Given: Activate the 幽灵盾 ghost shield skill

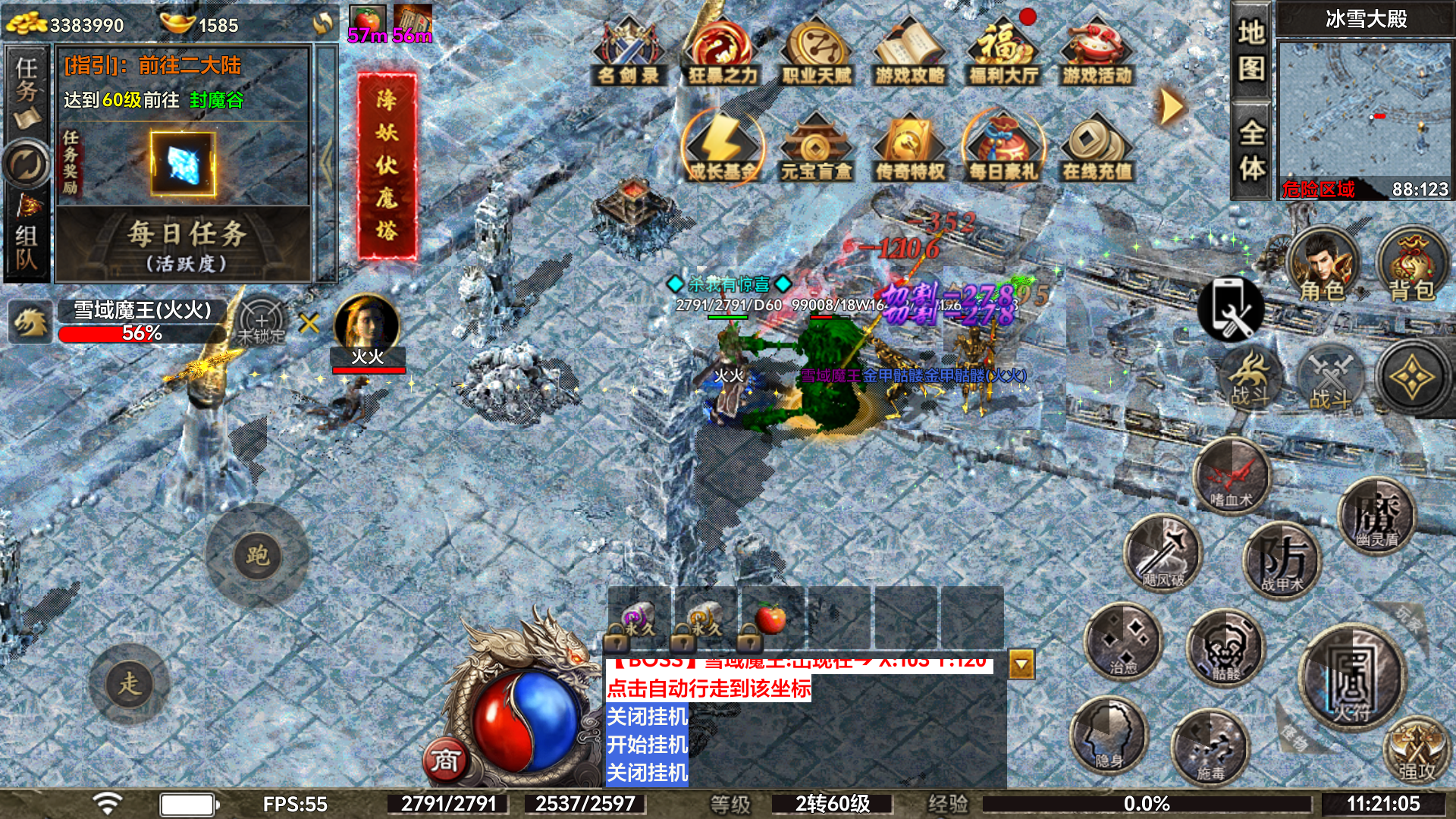Looking at the screenshot, I should [1376, 517].
